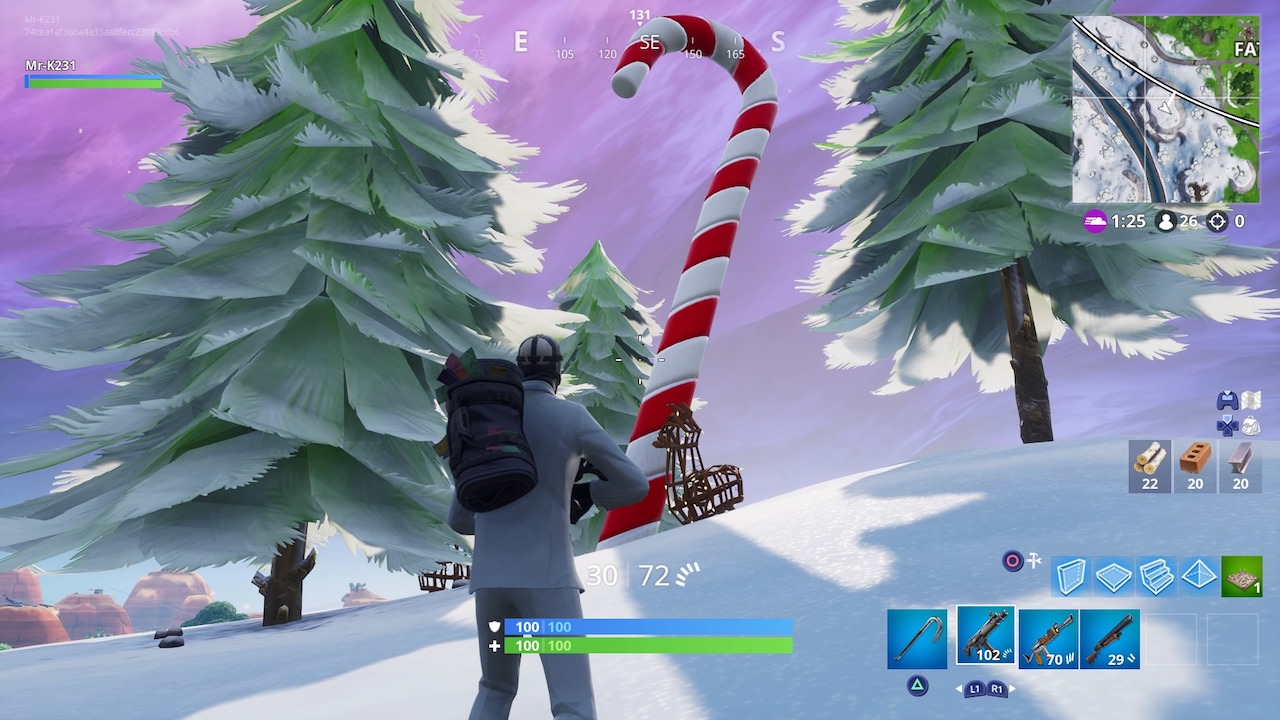1280x720 pixels.
Task: Select the roof pyramid building piece
Action: 1198,576
